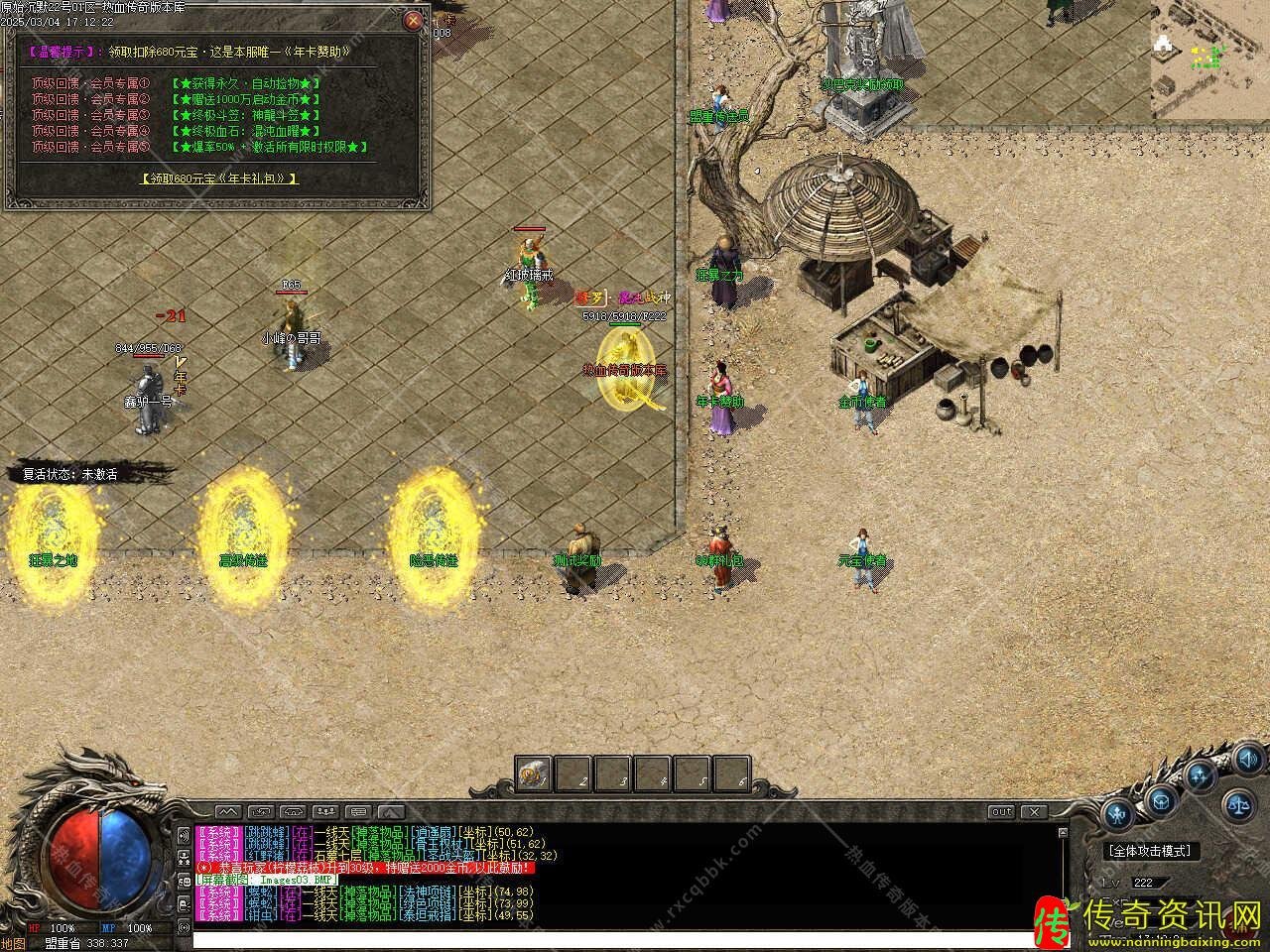Click the 'out' button above chat
Image resolution: width=1270 pixels, height=952 pixels.
[1001, 812]
